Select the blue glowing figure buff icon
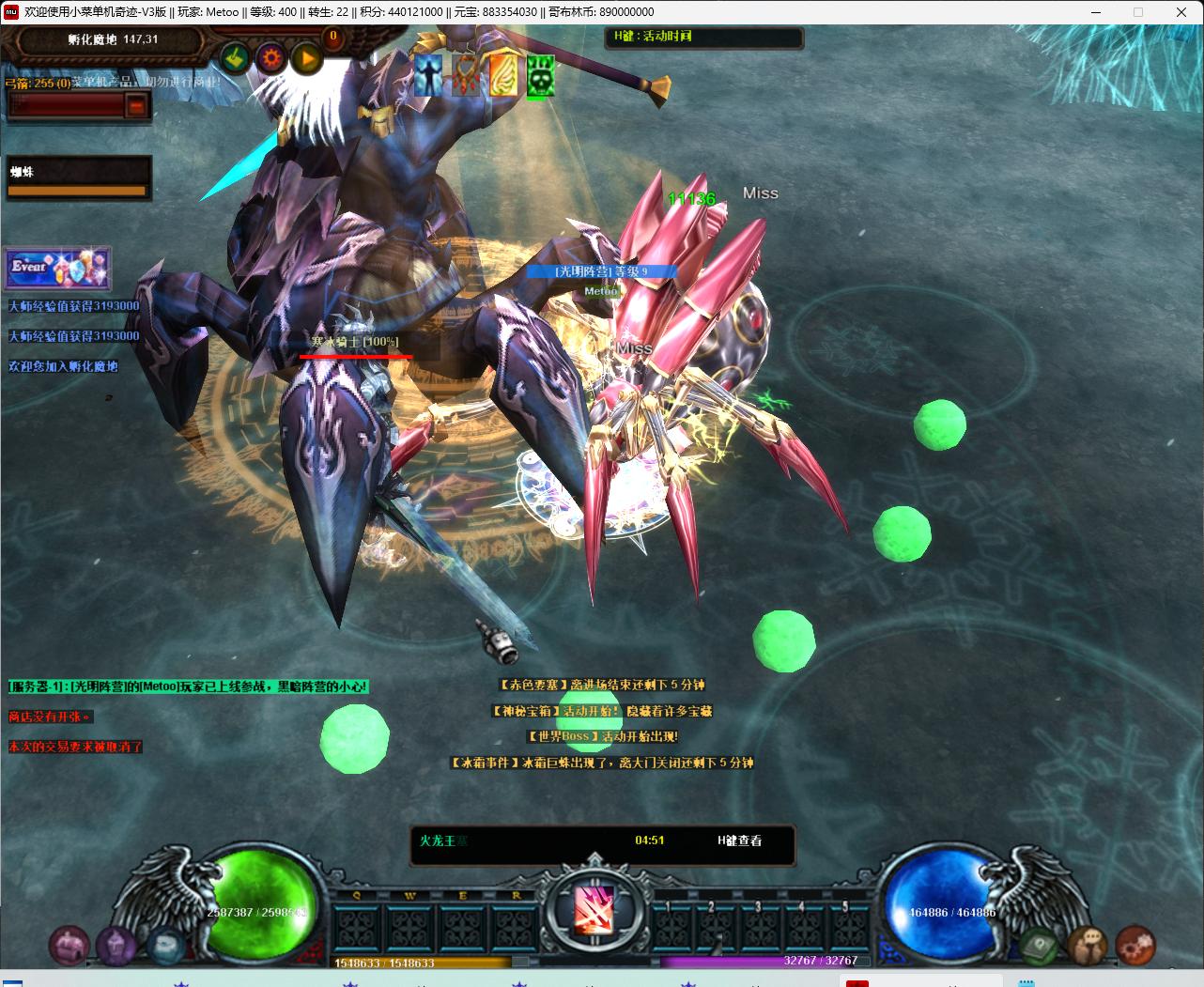Screen dimensions: 1204x987 (x=428, y=75)
